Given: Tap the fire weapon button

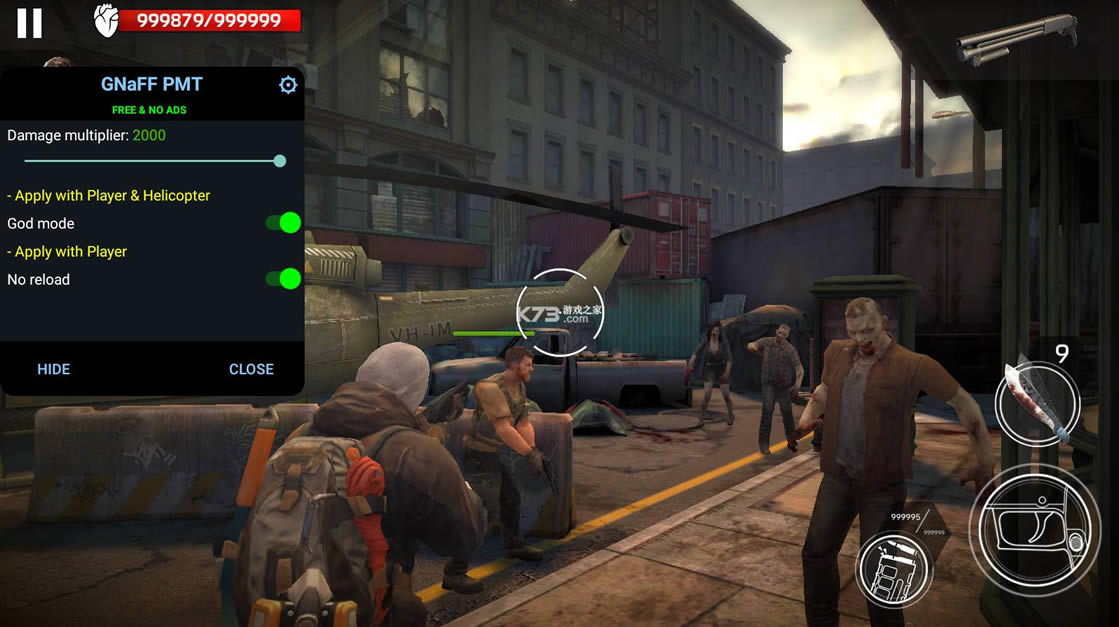Looking at the screenshot, I should [x=1033, y=530].
